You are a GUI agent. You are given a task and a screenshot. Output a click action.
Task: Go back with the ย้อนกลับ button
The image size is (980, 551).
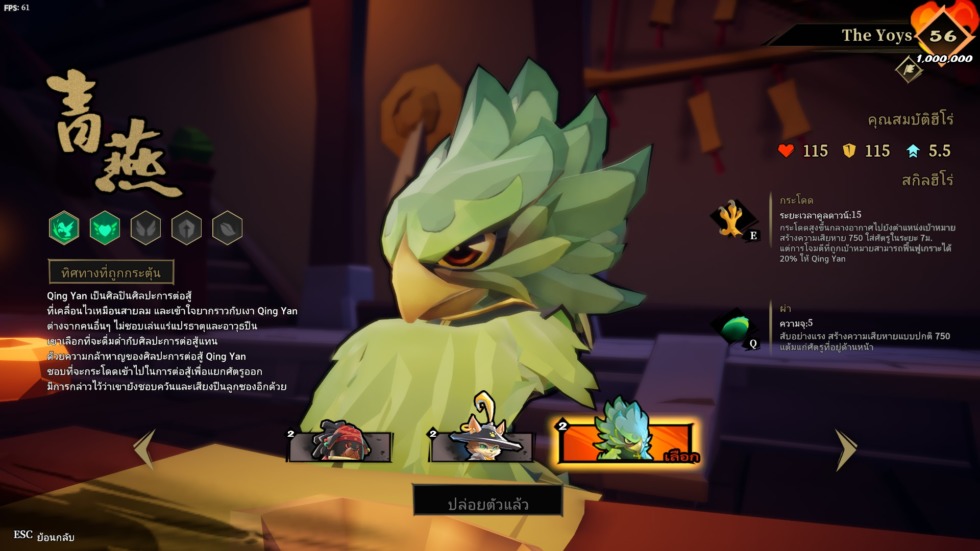45,536
